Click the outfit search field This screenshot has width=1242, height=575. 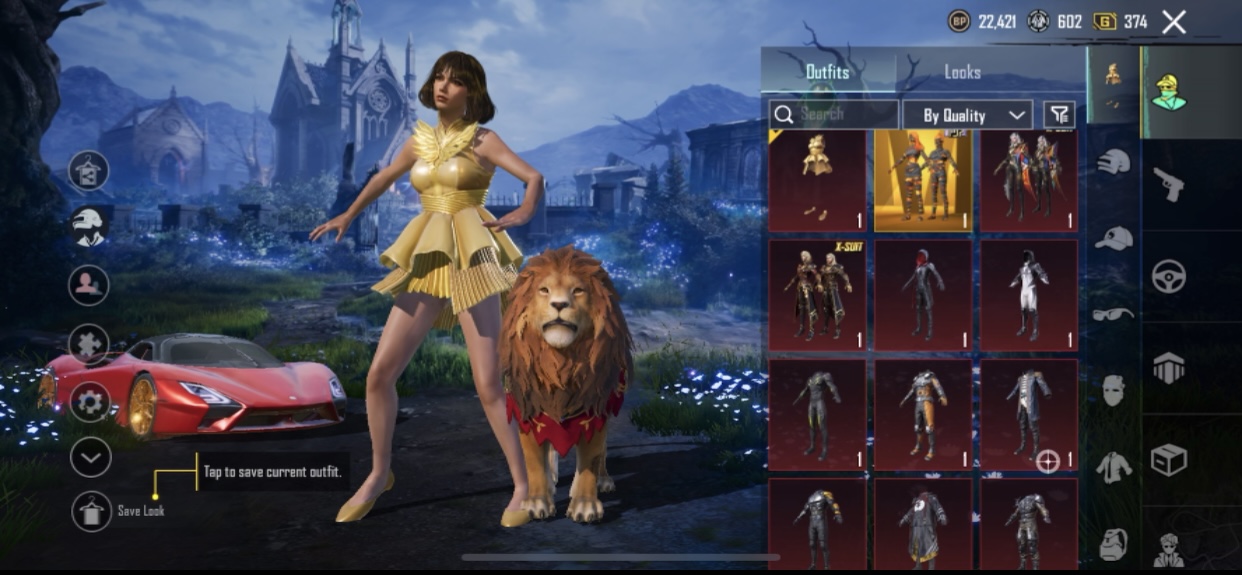tap(834, 114)
